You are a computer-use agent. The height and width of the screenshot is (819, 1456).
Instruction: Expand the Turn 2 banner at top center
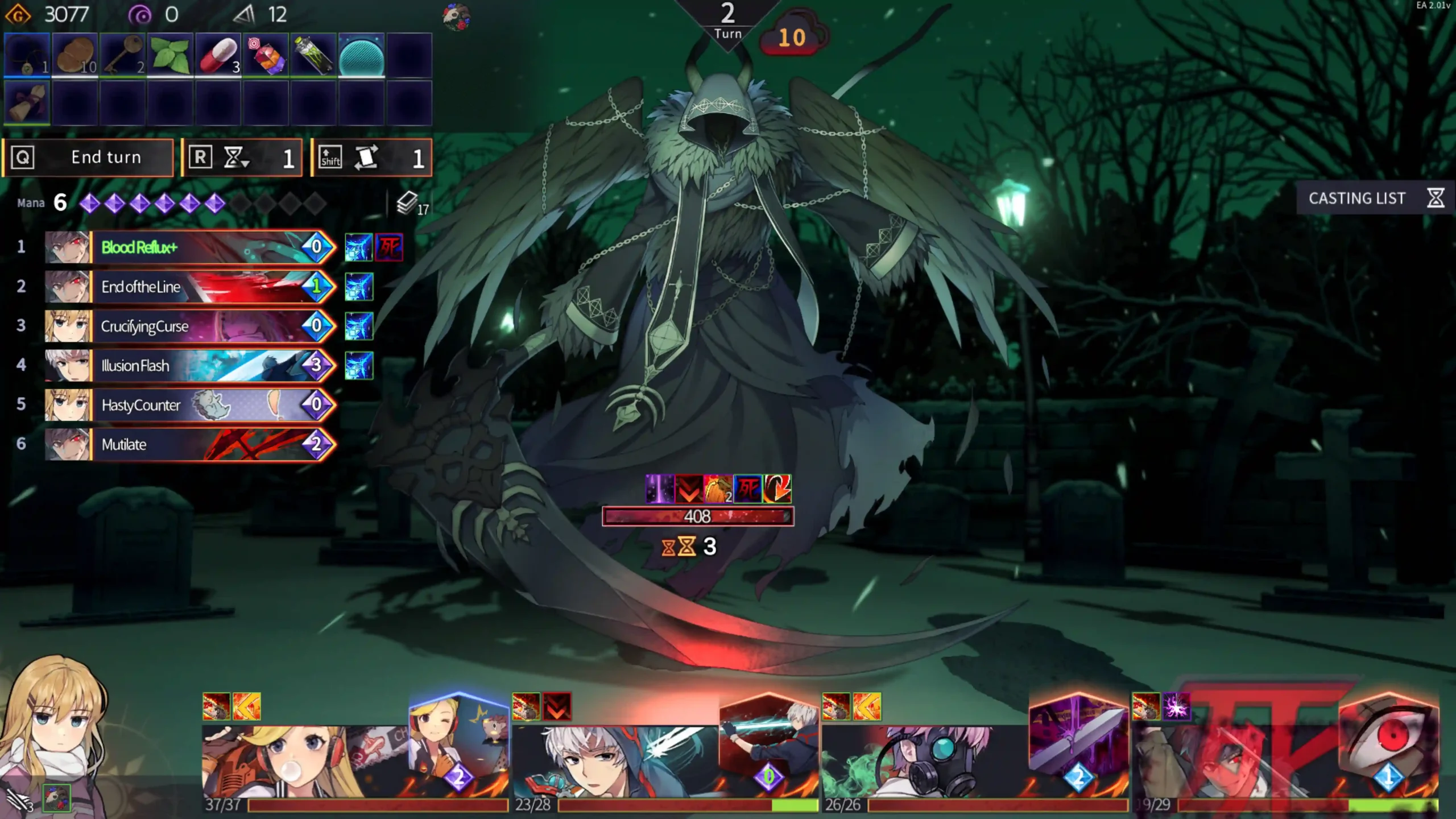coord(727,20)
